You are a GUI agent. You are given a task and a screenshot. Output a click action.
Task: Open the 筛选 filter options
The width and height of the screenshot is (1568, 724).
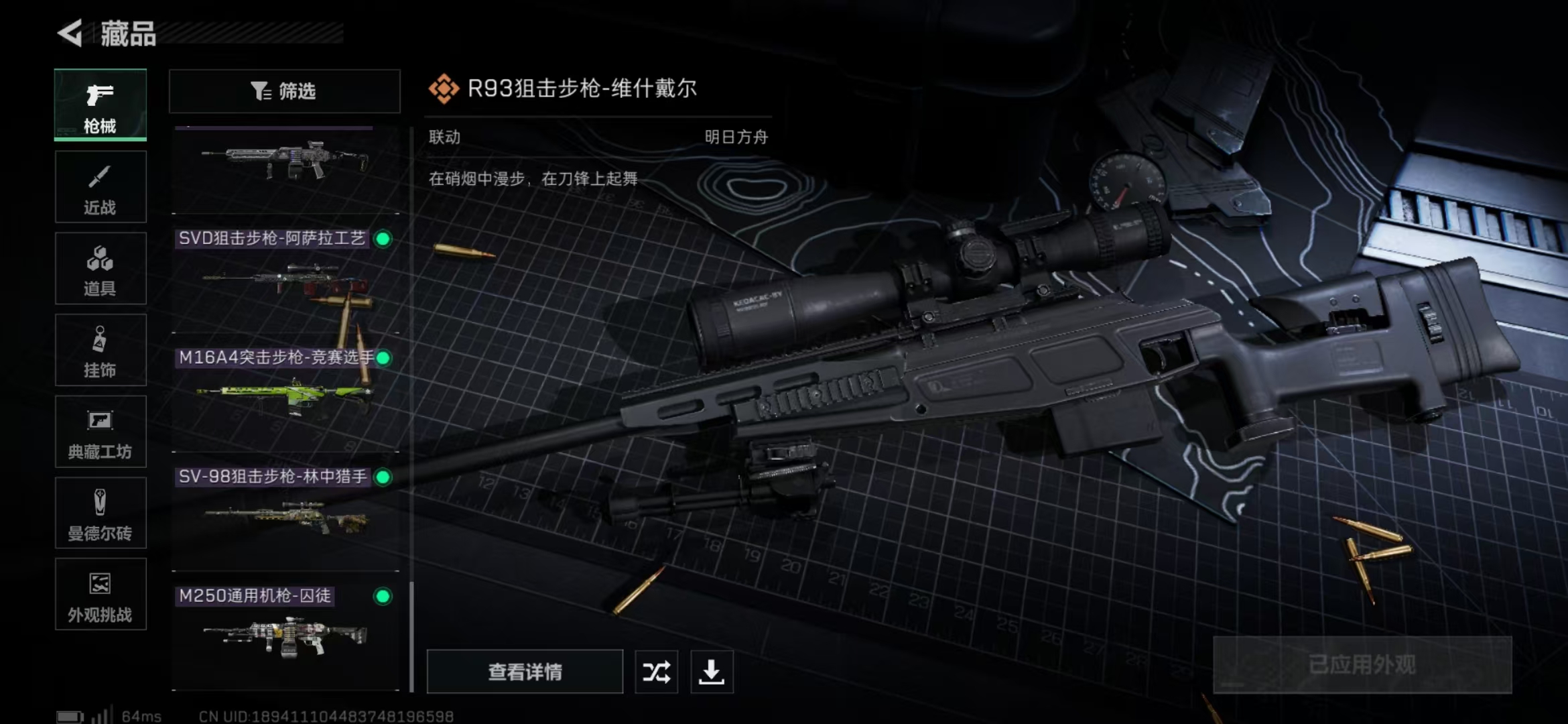(x=284, y=91)
